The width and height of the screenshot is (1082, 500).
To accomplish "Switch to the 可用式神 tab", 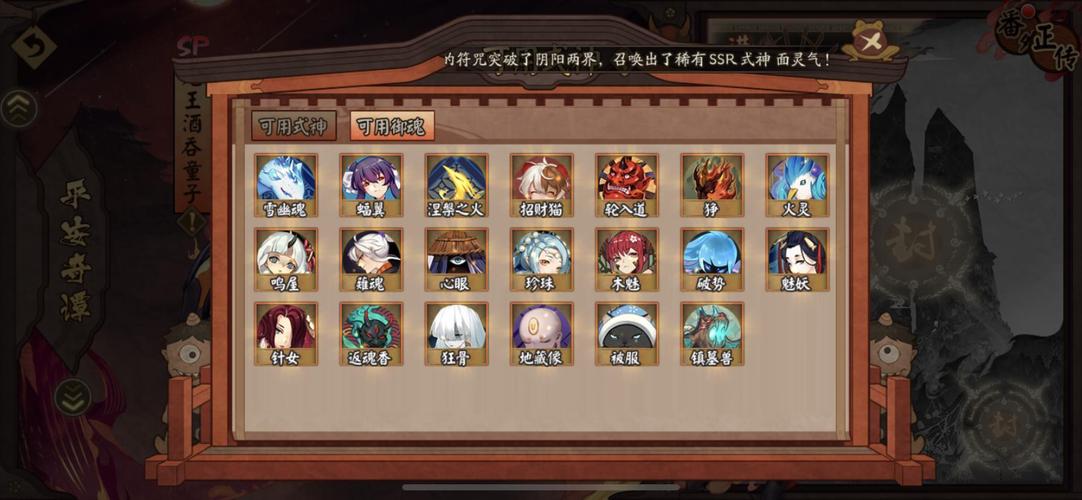I will coord(293,126).
